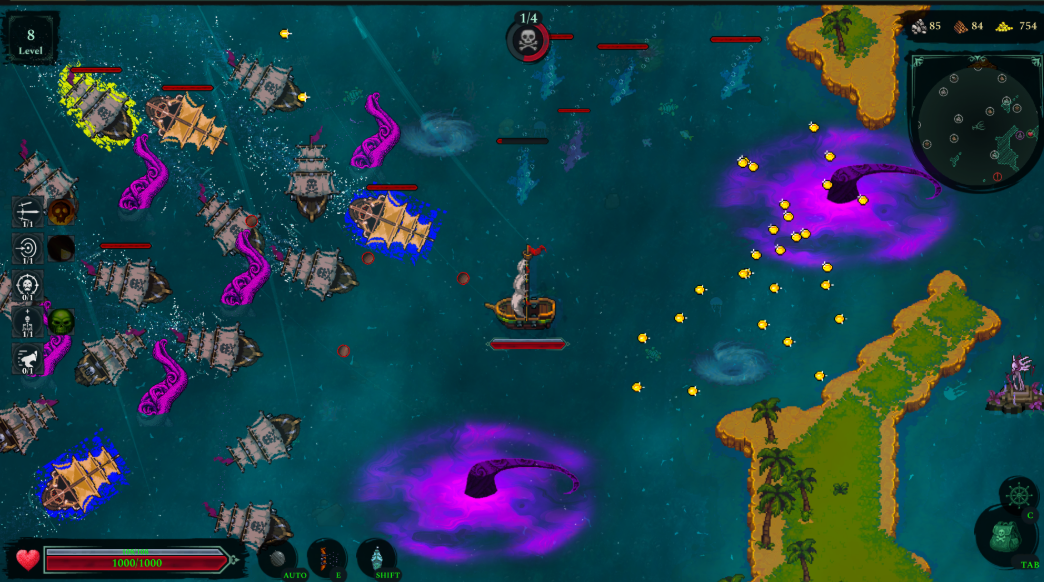Click the level 8 badge
The height and width of the screenshot is (582, 1044).
click(30, 39)
